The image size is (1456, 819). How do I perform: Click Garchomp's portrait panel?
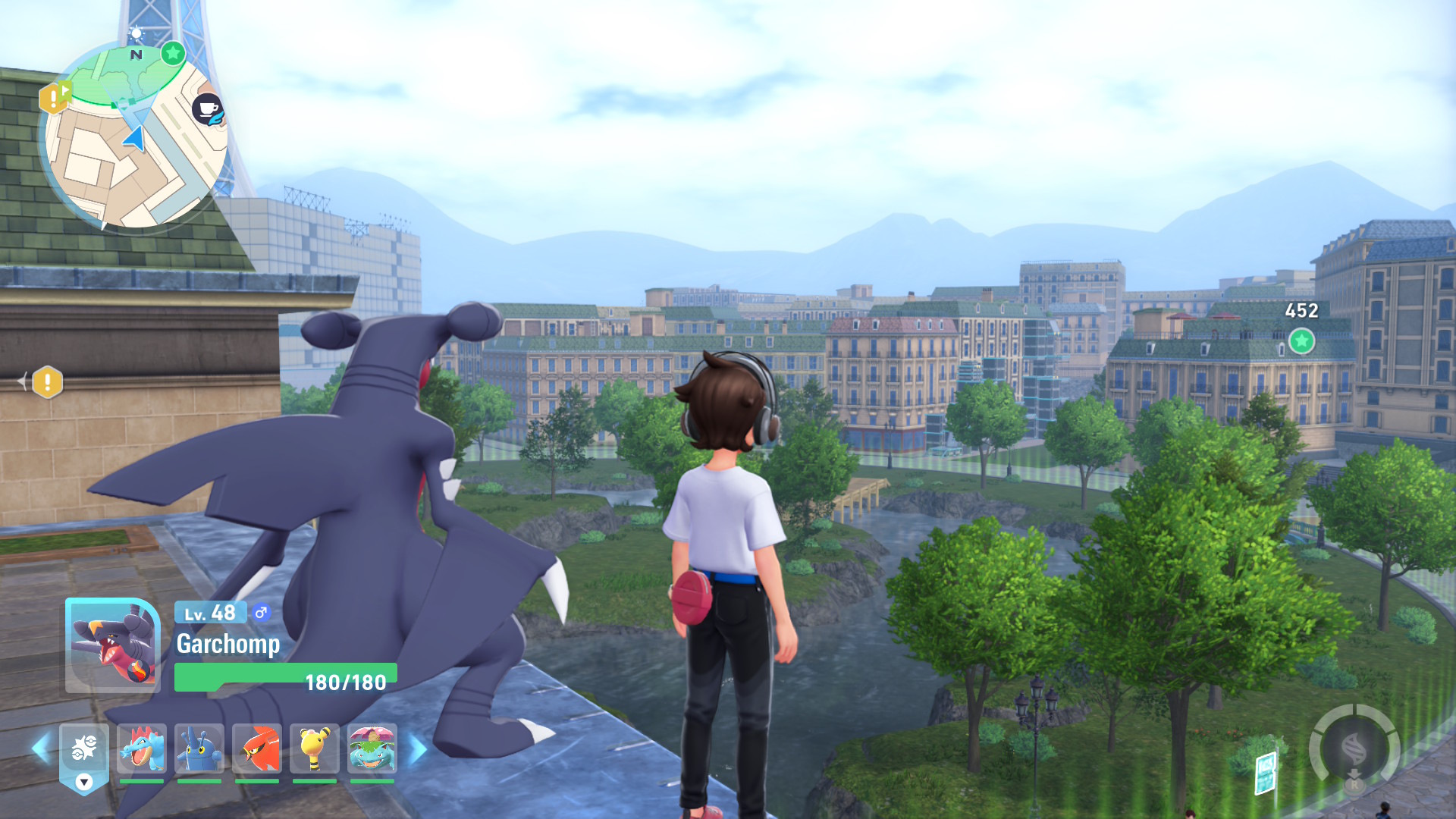tap(112, 645)
